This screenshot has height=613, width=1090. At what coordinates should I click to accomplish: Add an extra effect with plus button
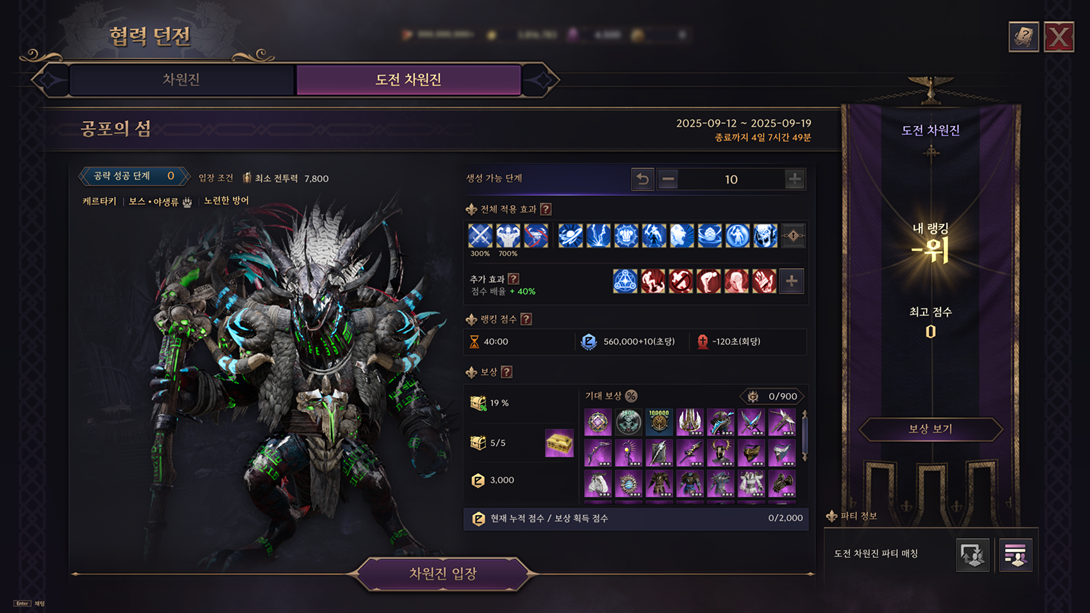click(792, 281)
